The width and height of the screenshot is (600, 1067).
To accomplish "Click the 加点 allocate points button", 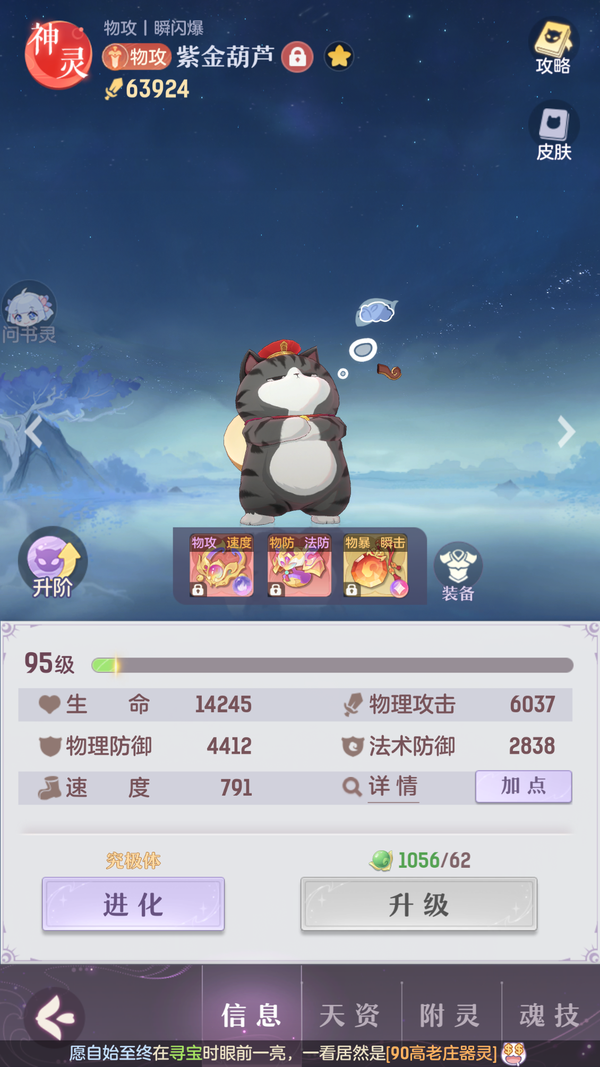I will coord(523,786).
